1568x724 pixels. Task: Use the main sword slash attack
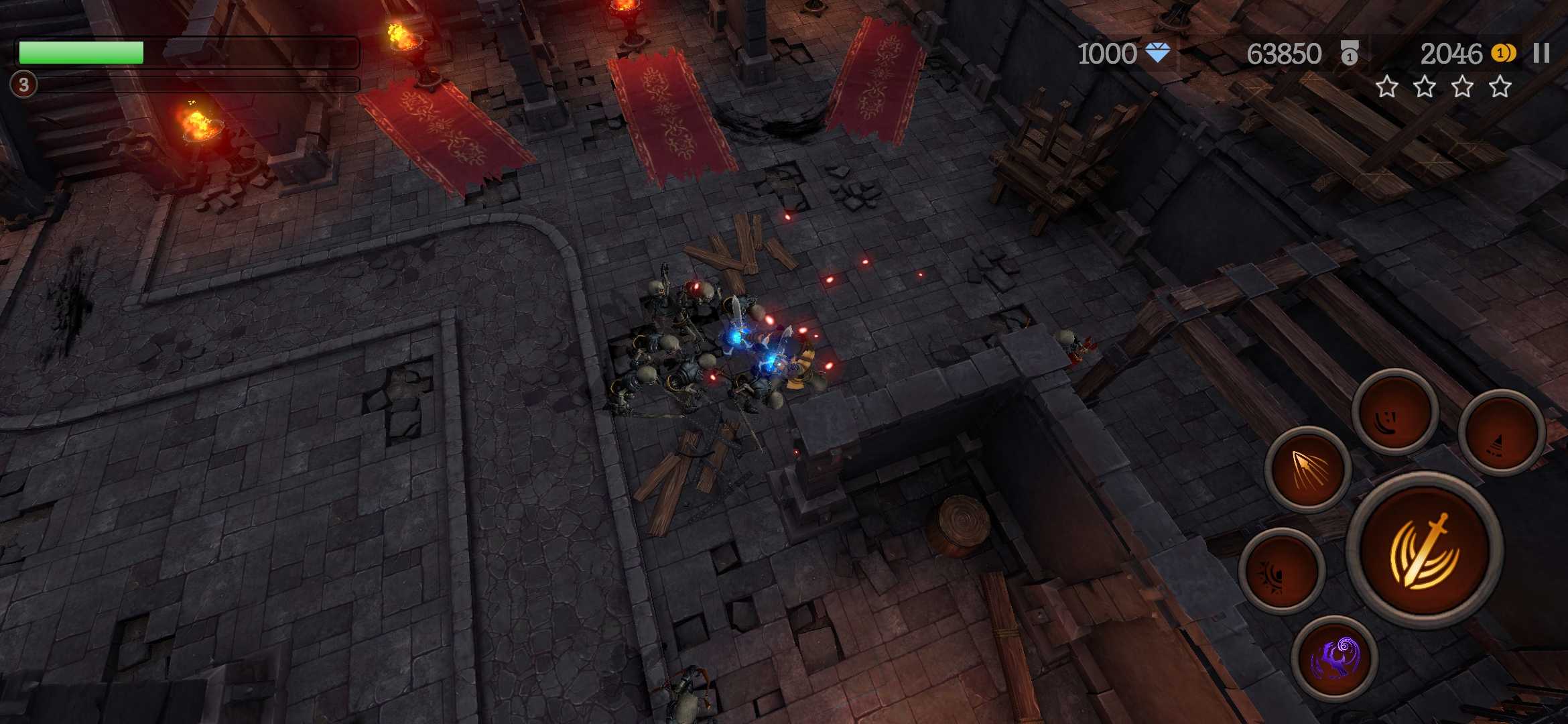[1424, 551]
